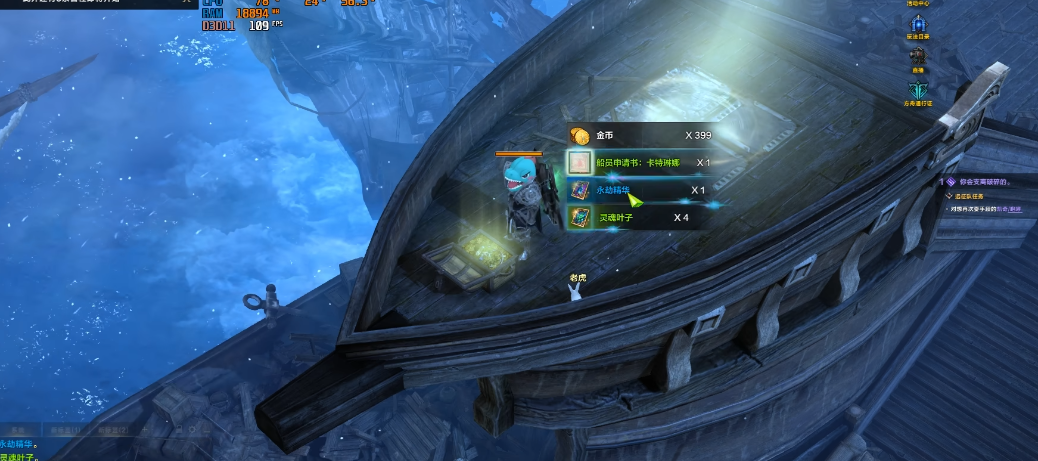
Task: Open the dark armored figure icon
Action: coord(918,56)
